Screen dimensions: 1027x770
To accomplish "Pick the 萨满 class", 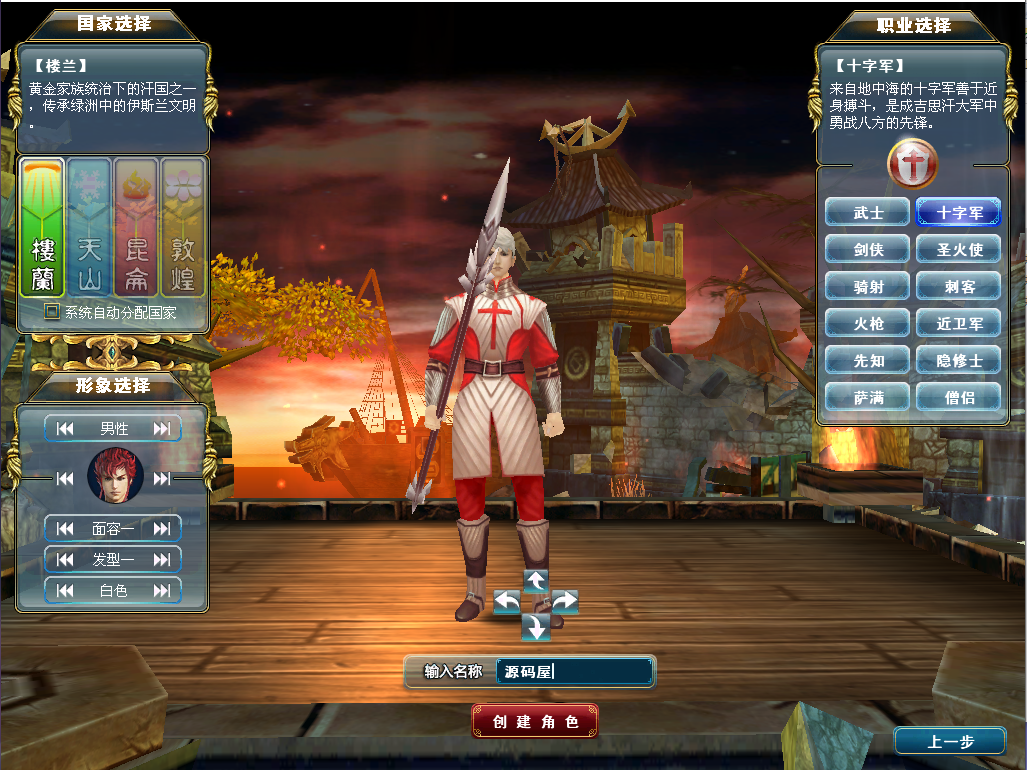I will [868, 397].
